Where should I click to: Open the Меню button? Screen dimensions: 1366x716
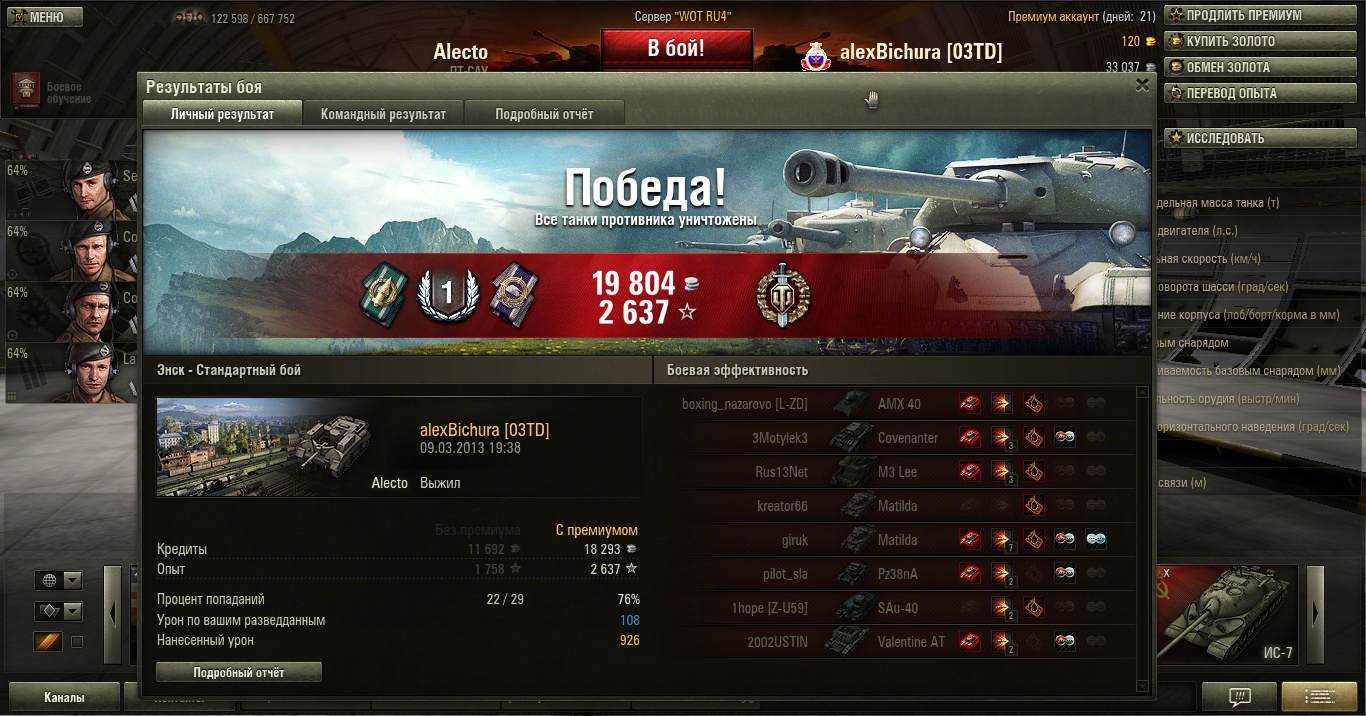click(x=42, y=17)
